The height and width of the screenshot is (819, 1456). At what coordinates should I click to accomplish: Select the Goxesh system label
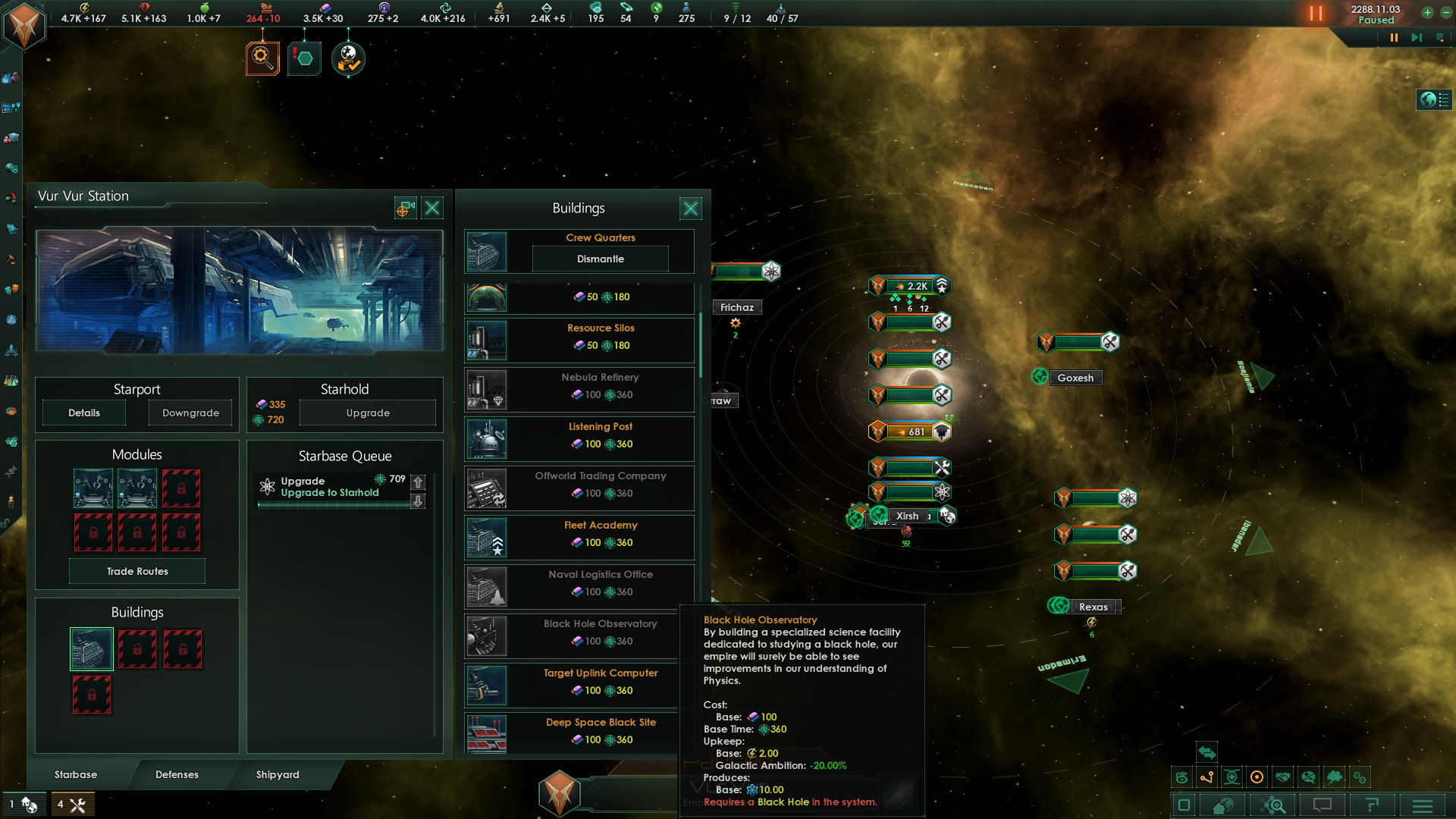(1075, 378)
